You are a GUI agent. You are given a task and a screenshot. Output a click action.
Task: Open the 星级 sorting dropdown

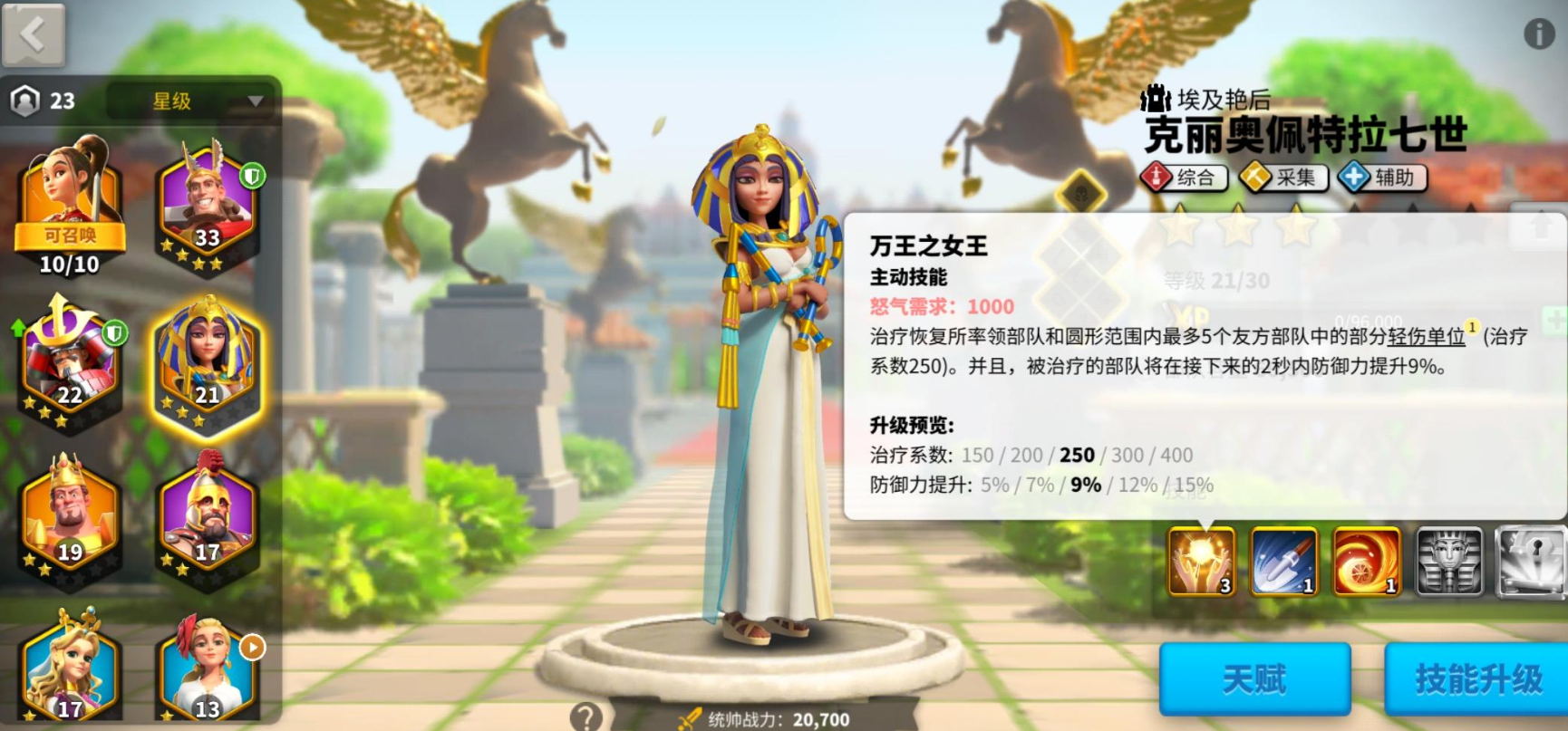click(x=186, y=101)
